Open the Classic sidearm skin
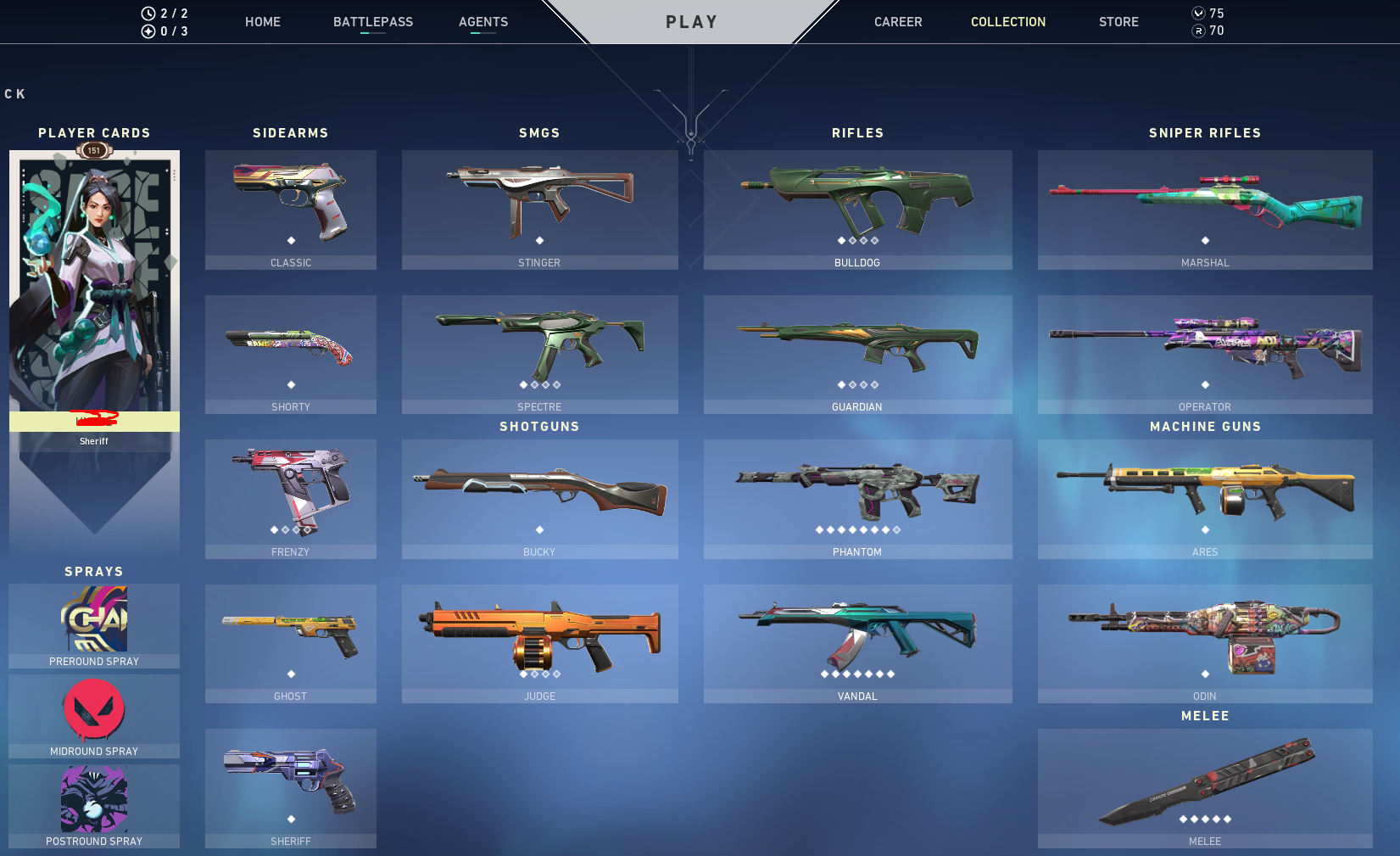 coord(290,208)
